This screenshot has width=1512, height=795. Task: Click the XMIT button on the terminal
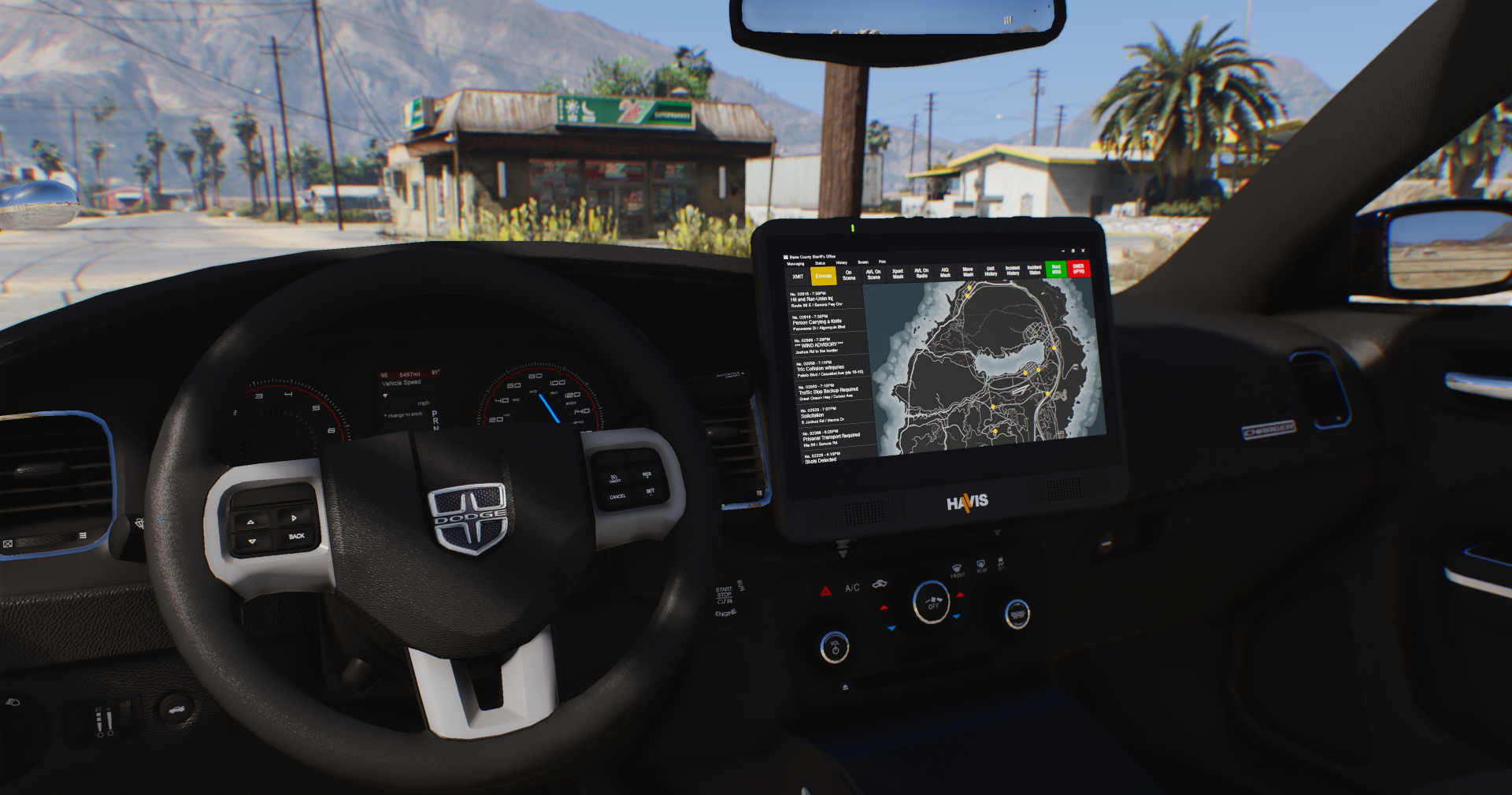click(x=798, y=277)
